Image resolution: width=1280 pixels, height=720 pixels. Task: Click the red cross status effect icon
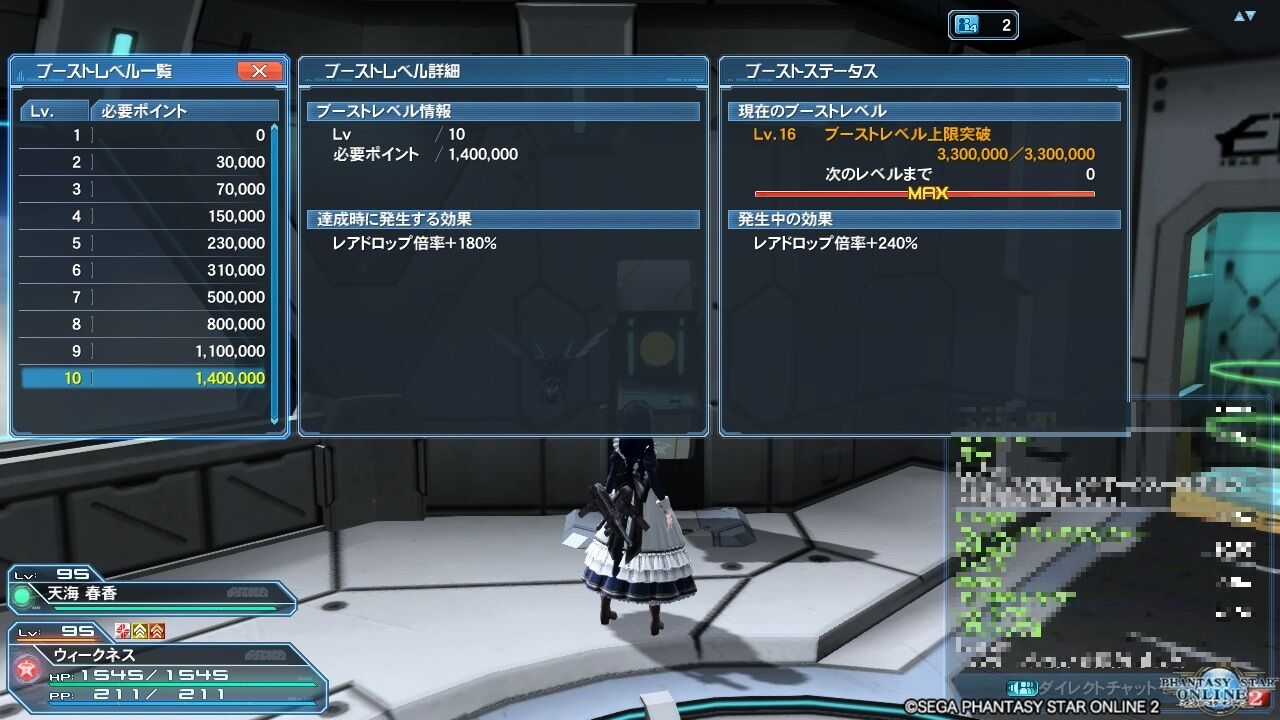(x=122, y=632)
